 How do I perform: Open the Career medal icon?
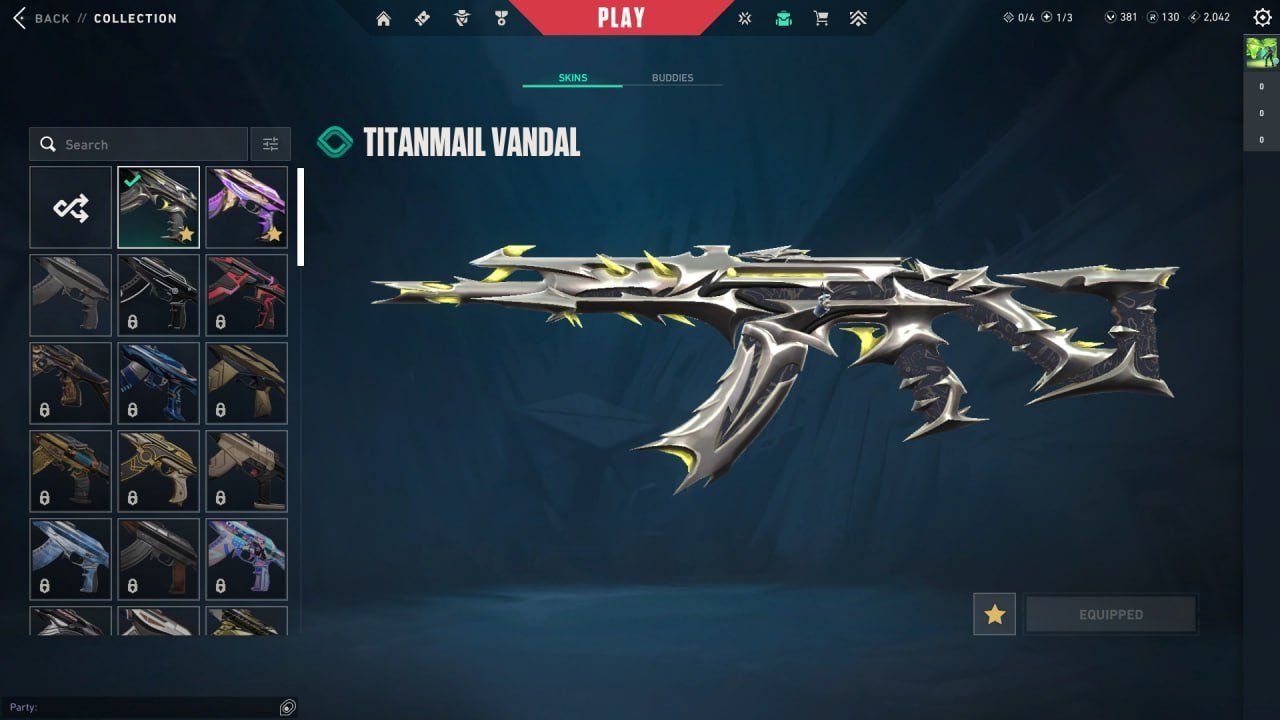click(x=501, y=17)
